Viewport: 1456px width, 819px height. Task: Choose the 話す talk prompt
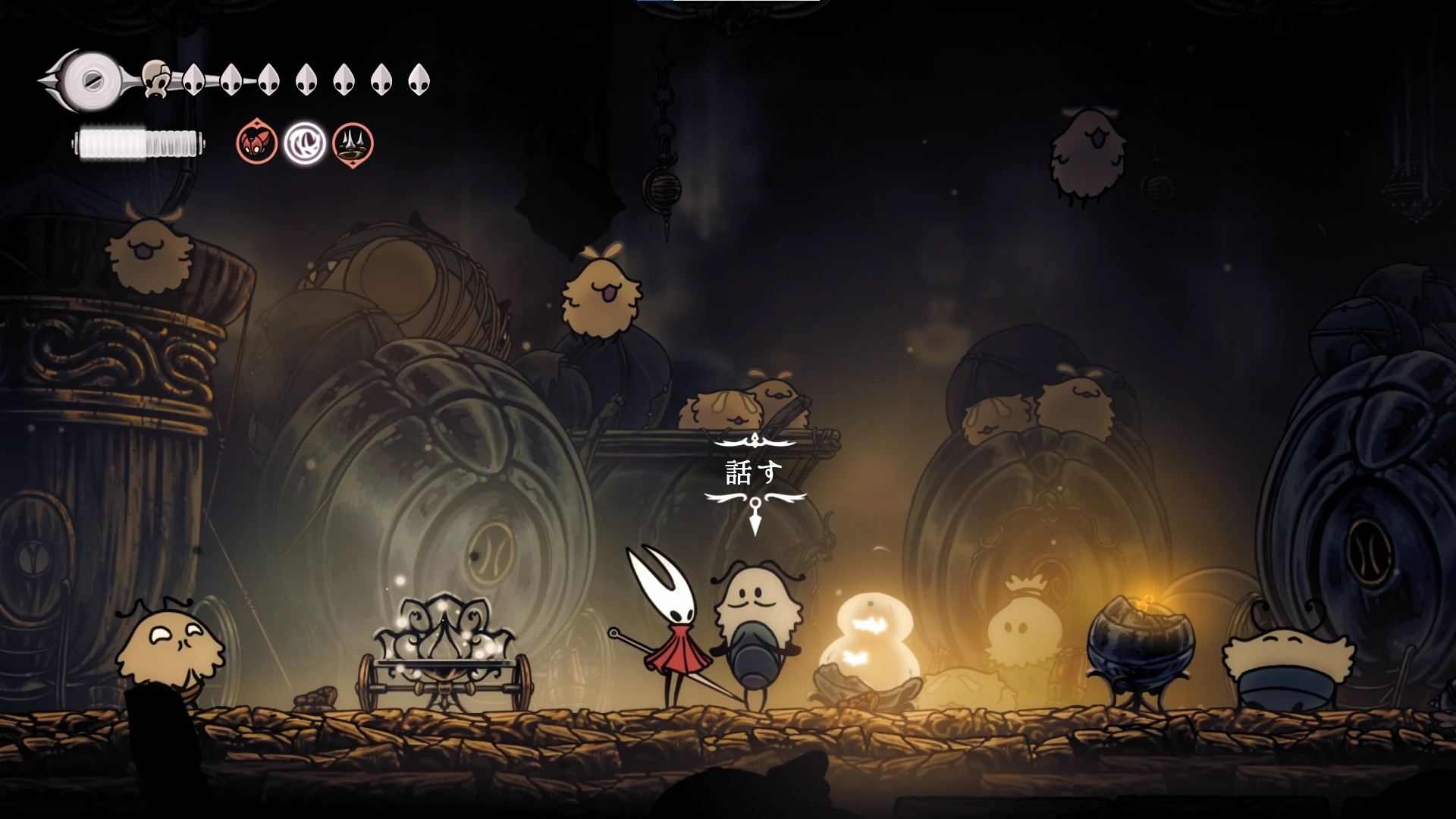tap(753, 473)
